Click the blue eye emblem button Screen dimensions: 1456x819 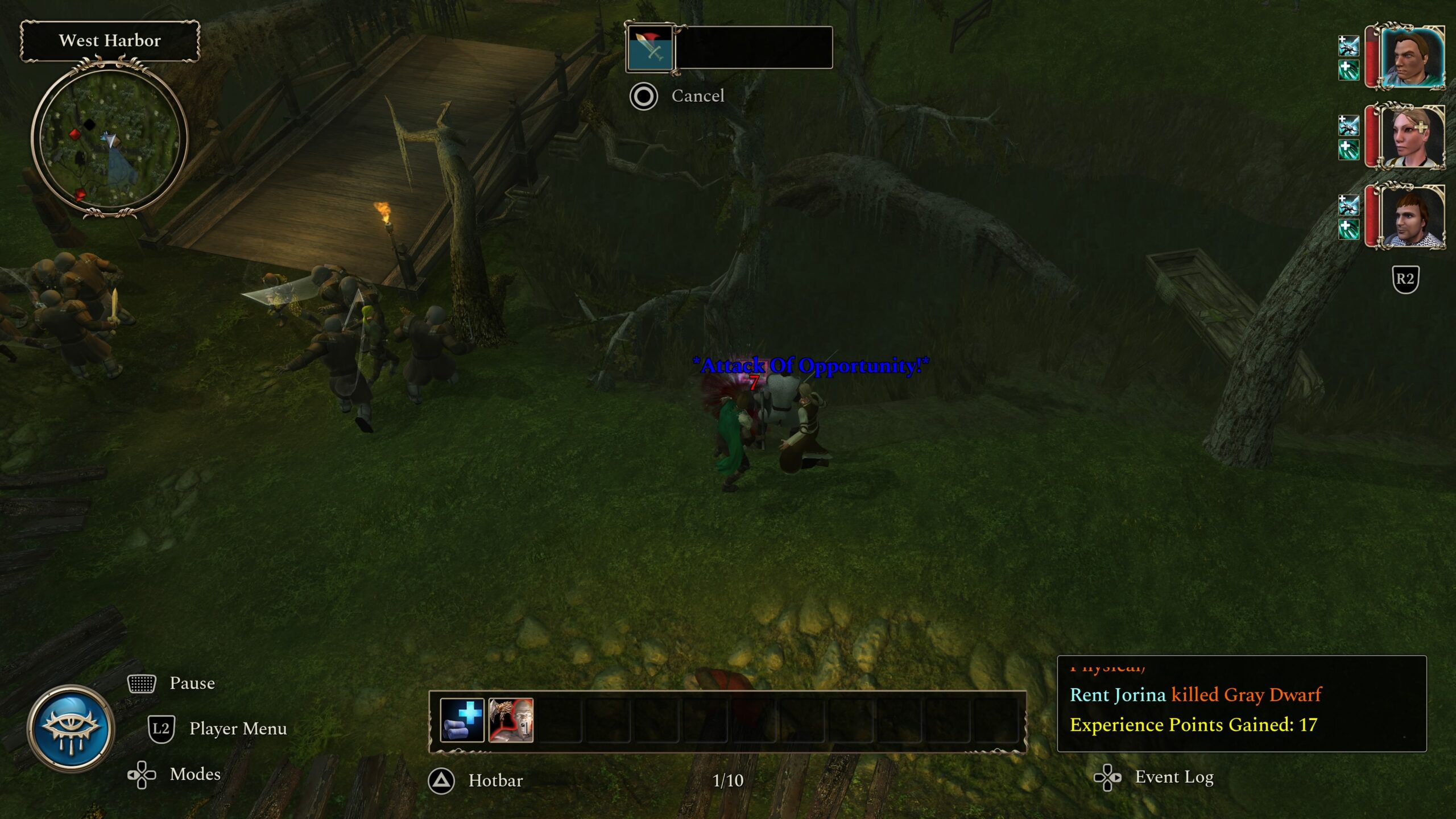coord(71,729)
